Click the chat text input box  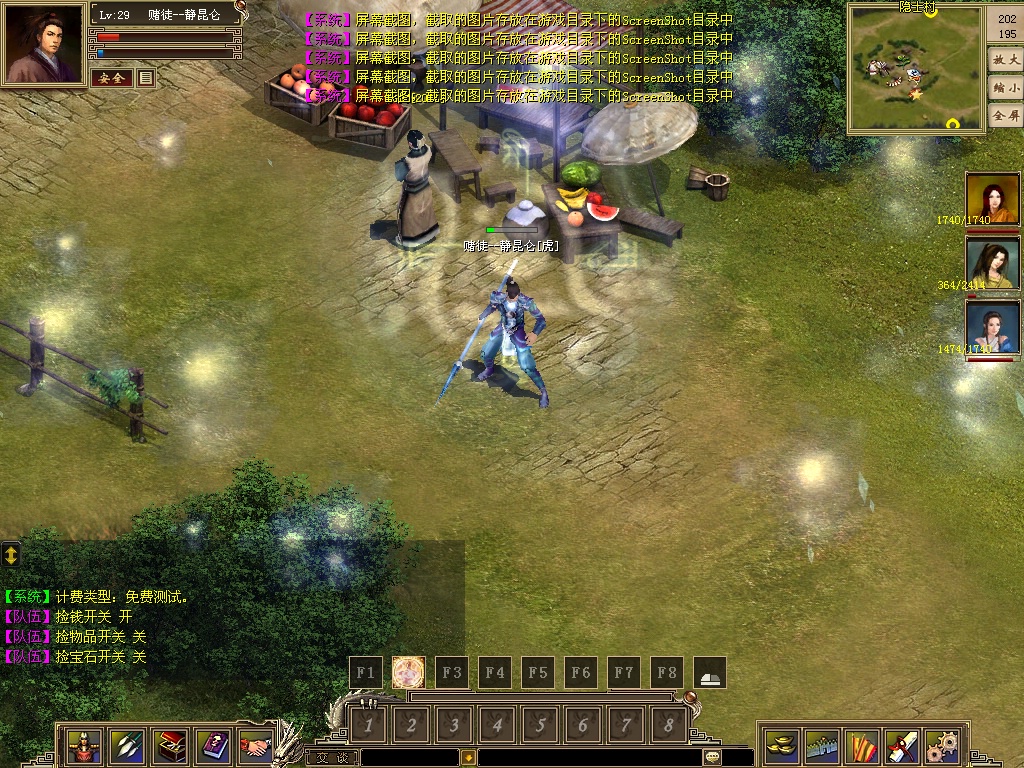click(x=410, y=757)
